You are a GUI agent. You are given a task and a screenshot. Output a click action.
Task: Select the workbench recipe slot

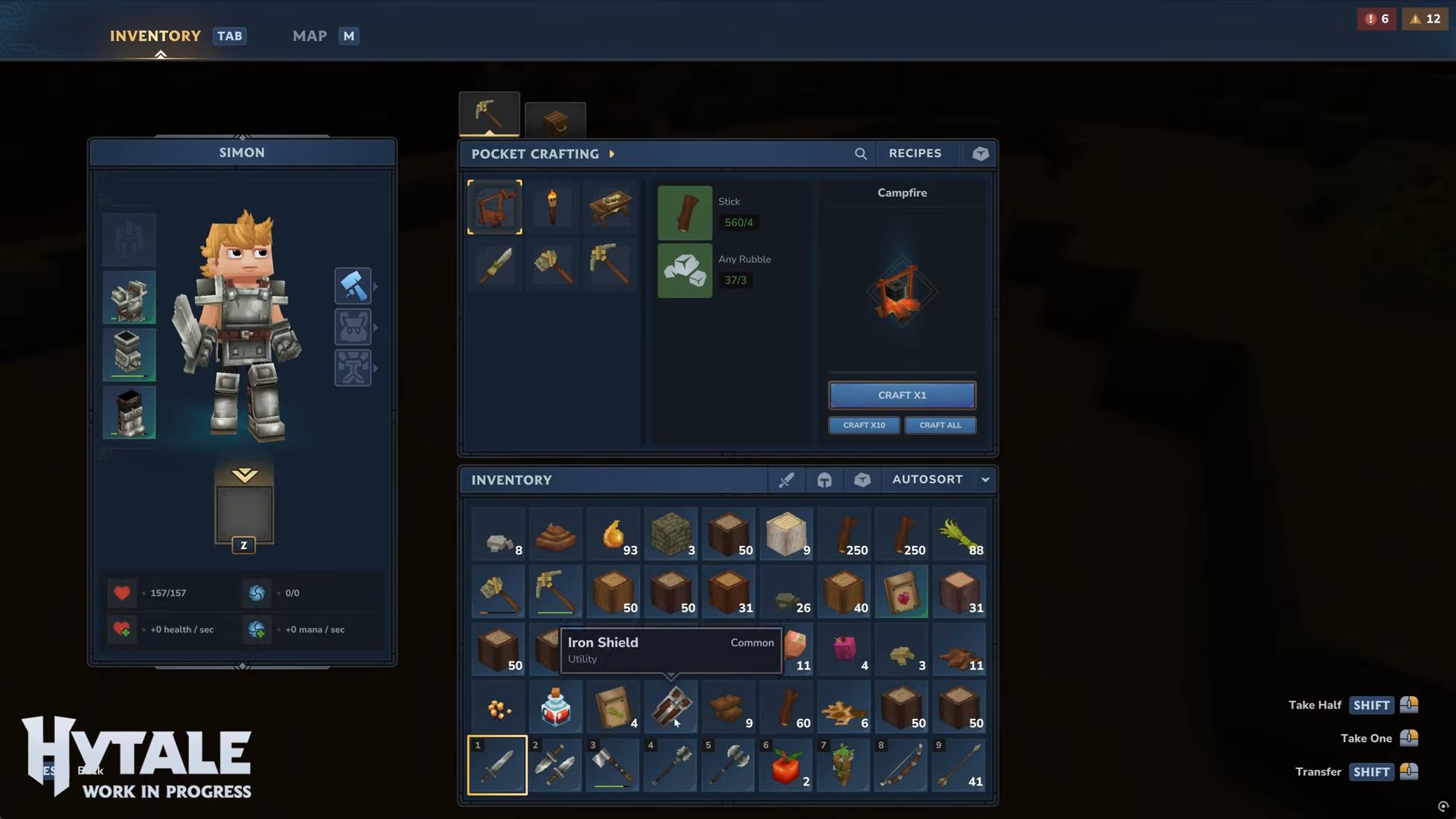click(x=610, y=207)
